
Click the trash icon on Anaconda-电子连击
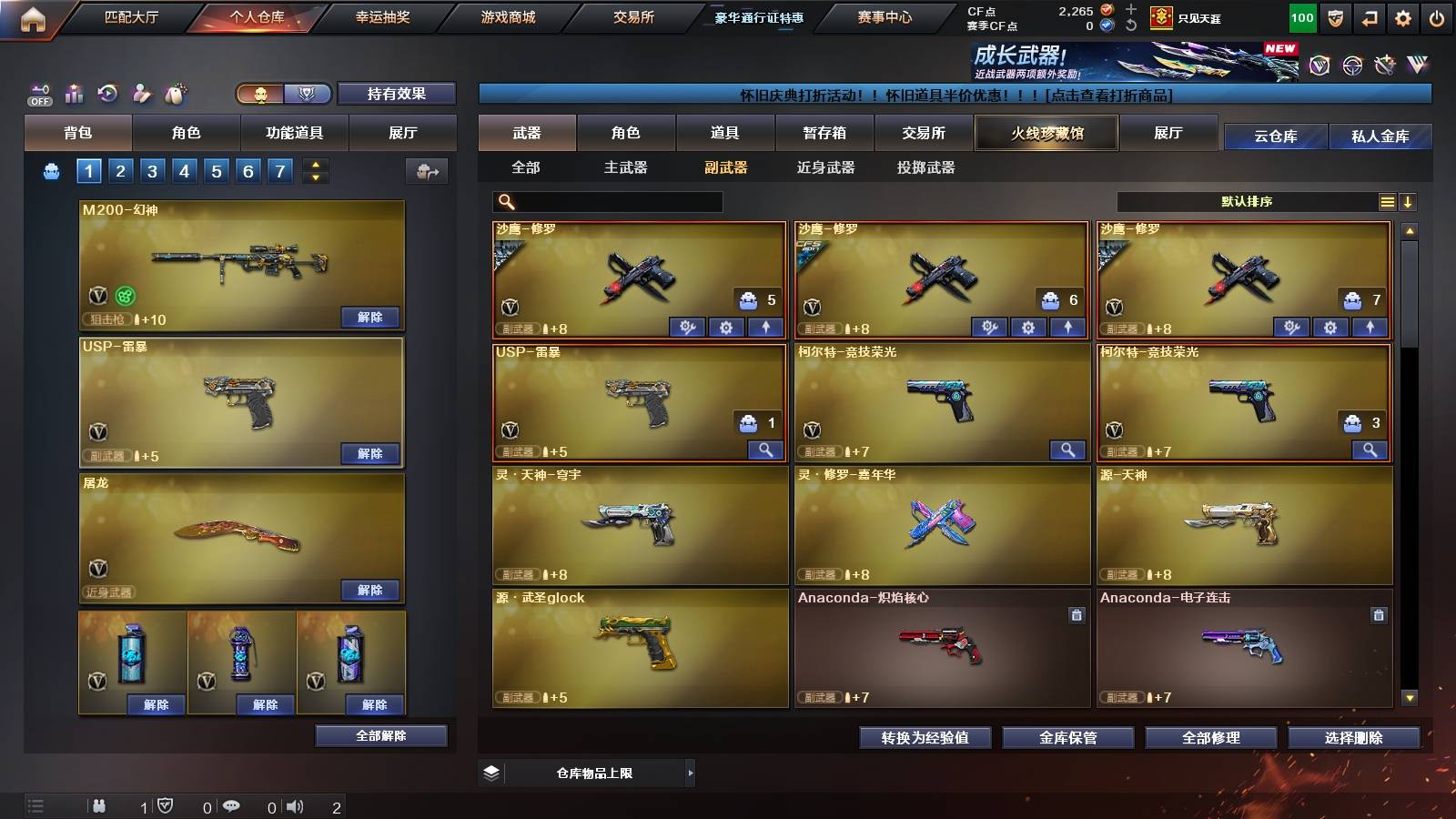coord(1379,613)
